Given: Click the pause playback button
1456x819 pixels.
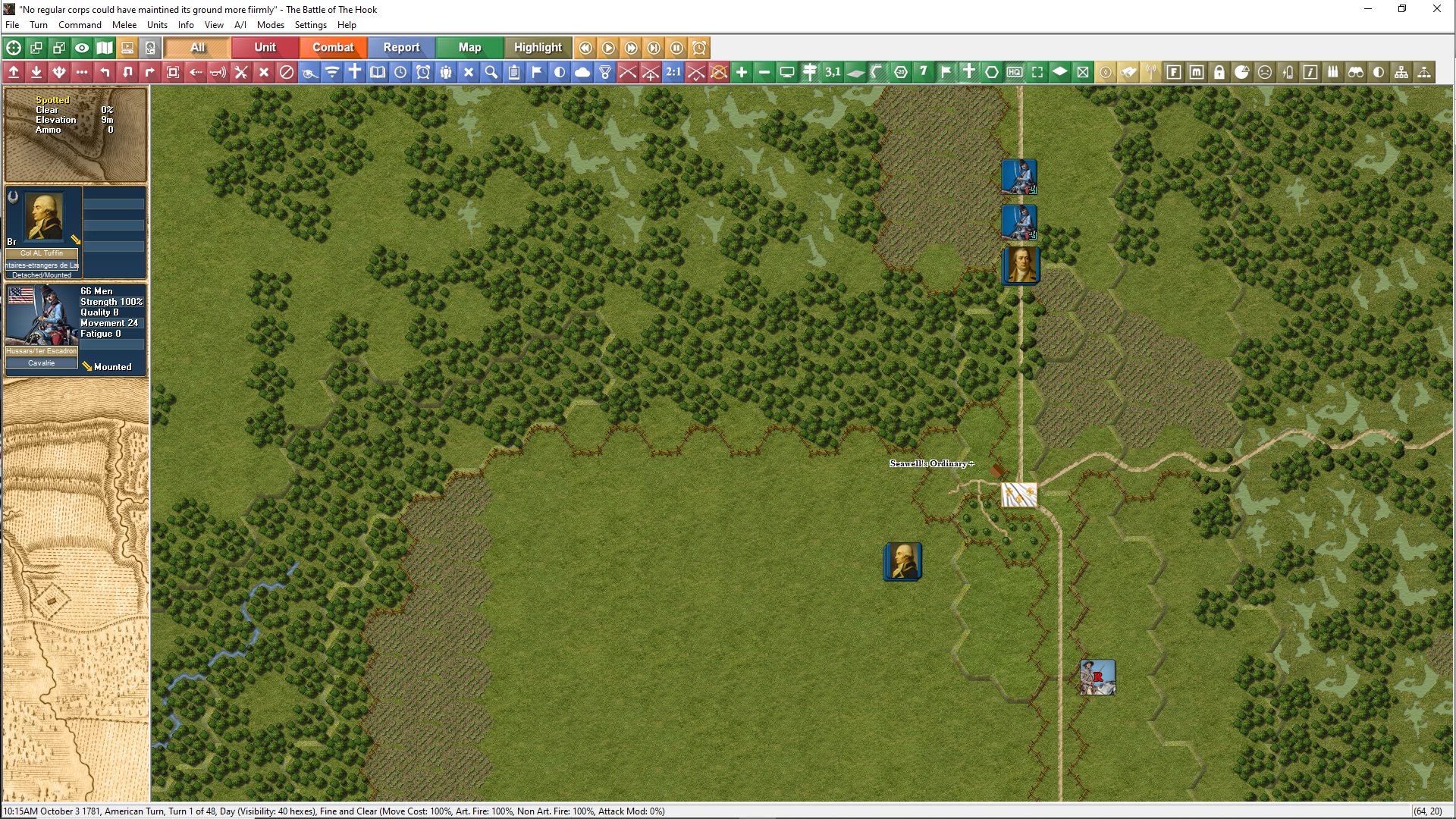Looking at the screenshot, I should 676,48.
